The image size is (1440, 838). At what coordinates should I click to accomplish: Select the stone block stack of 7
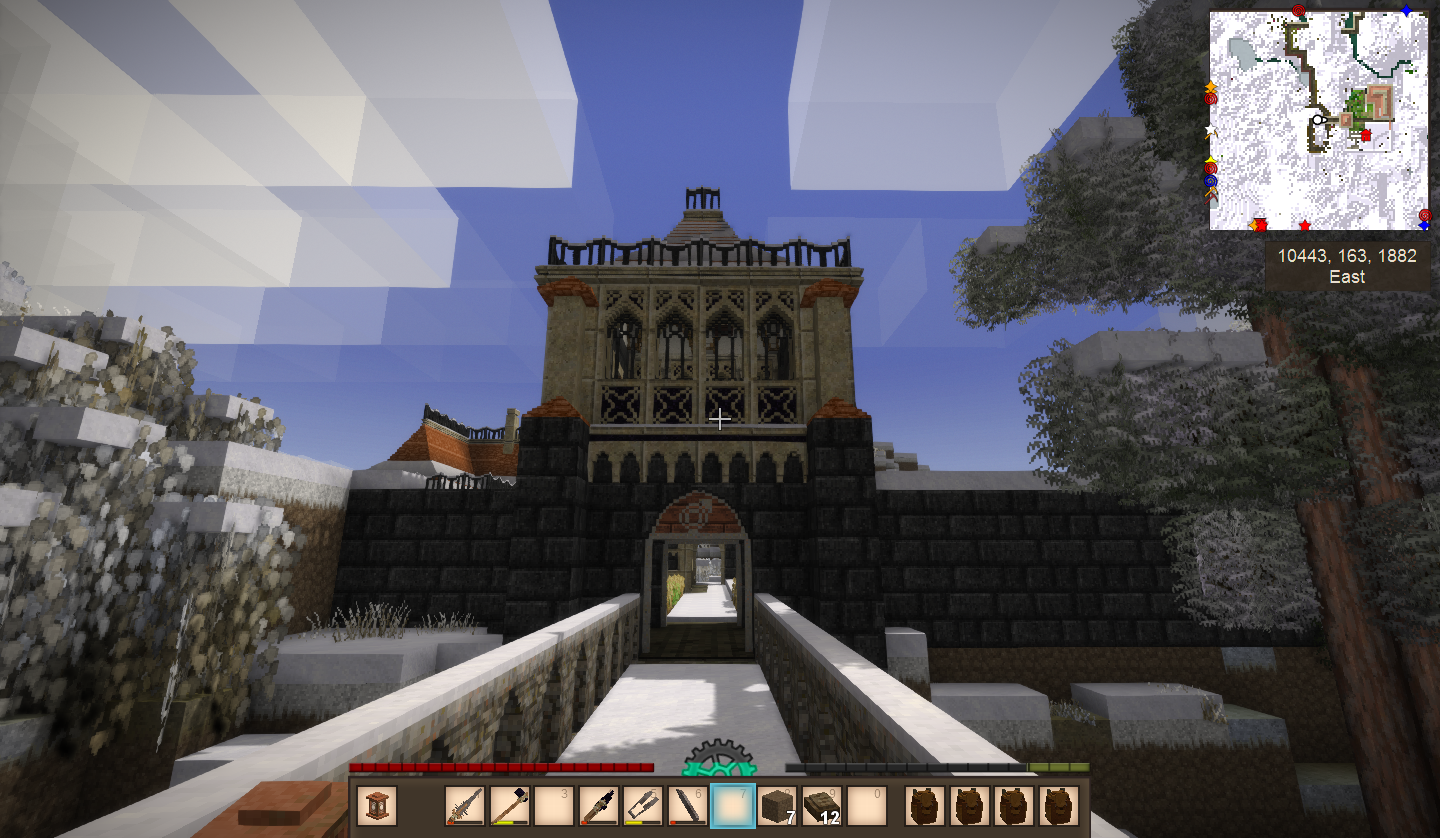[775, 806]
